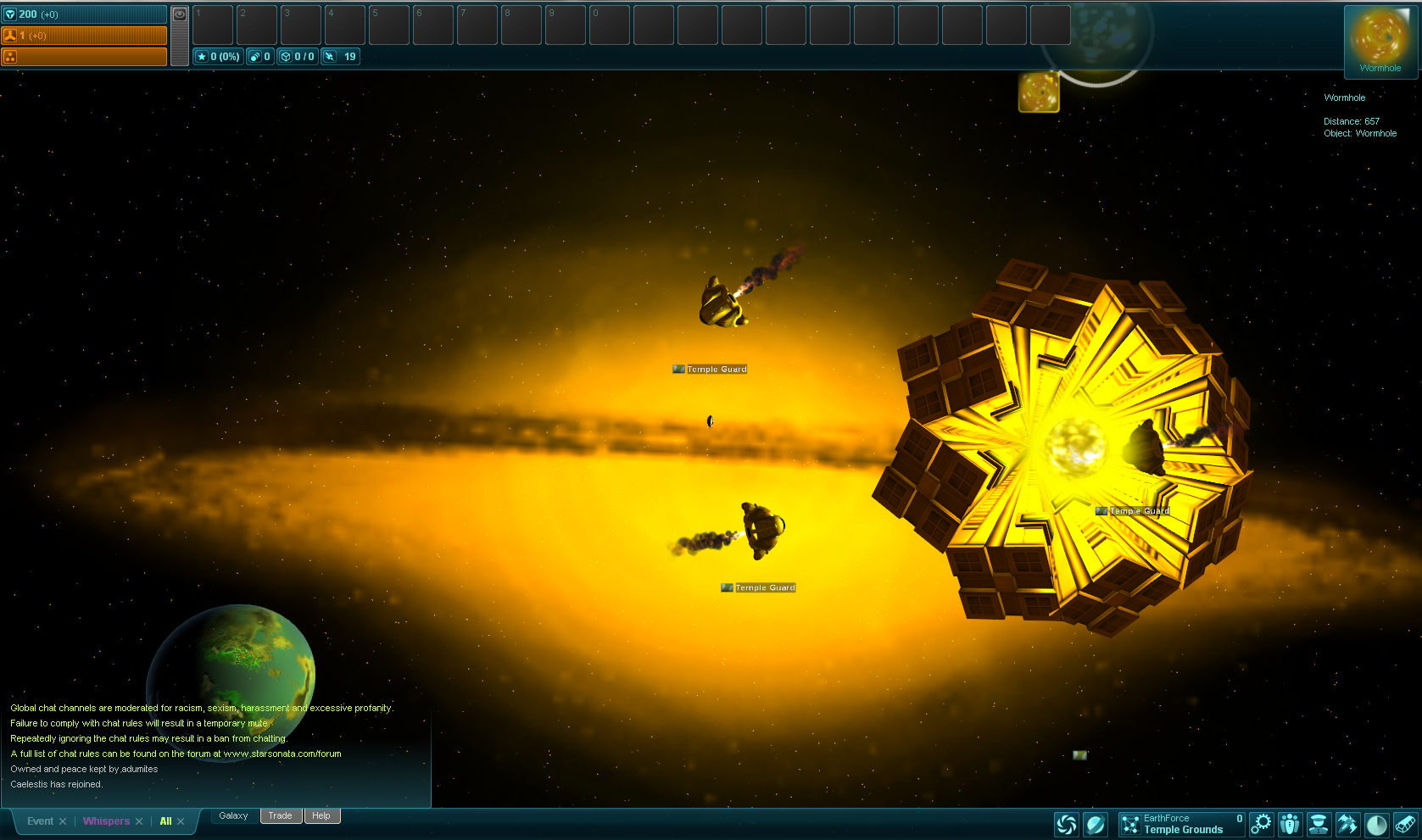The image size is (1422, 840).
Task: Open the officer character icon
Action: [x=1319, y=824]
